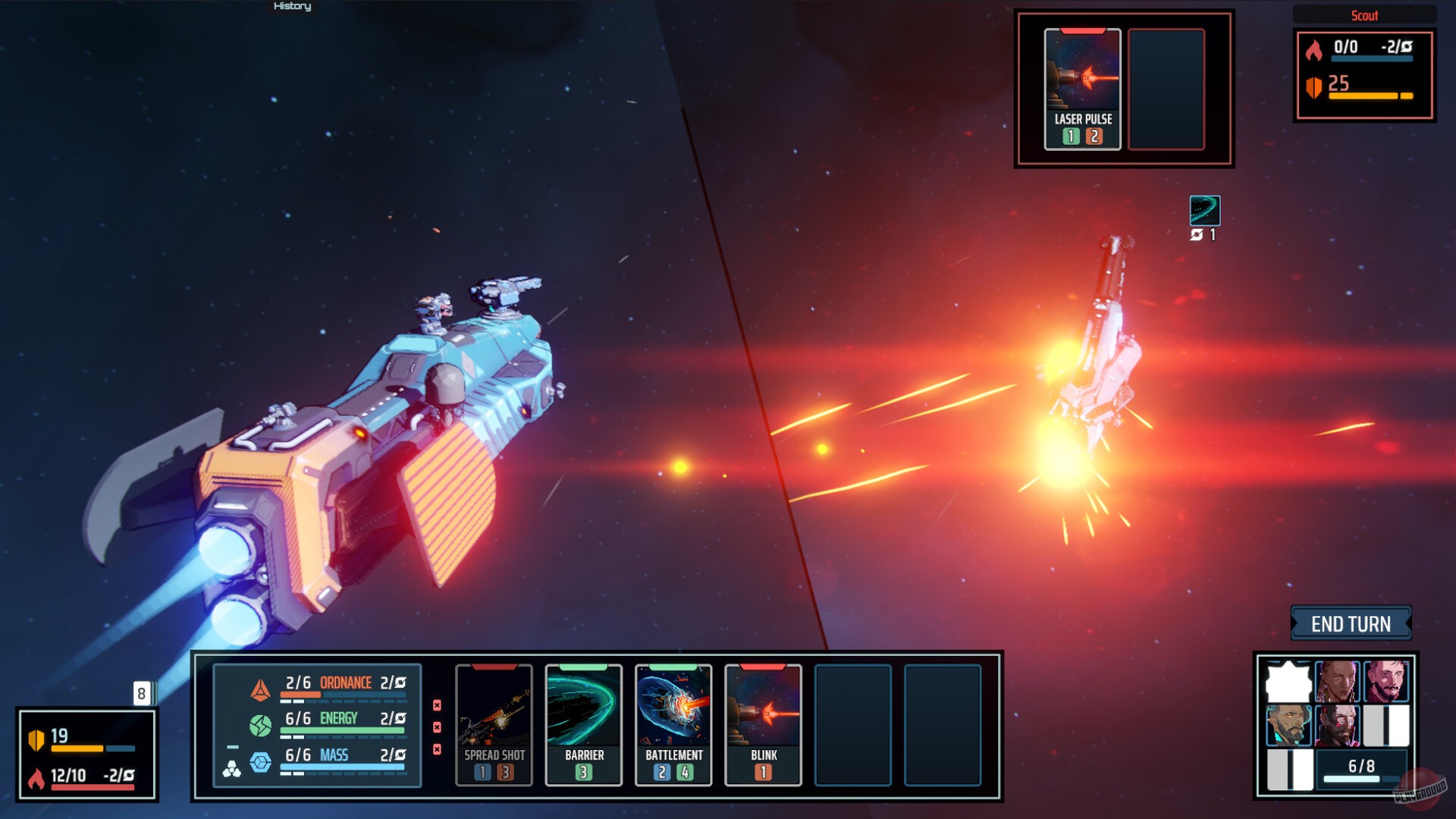
Task: Open the draw pile showing 8
Action: click(x=142, y=693)
